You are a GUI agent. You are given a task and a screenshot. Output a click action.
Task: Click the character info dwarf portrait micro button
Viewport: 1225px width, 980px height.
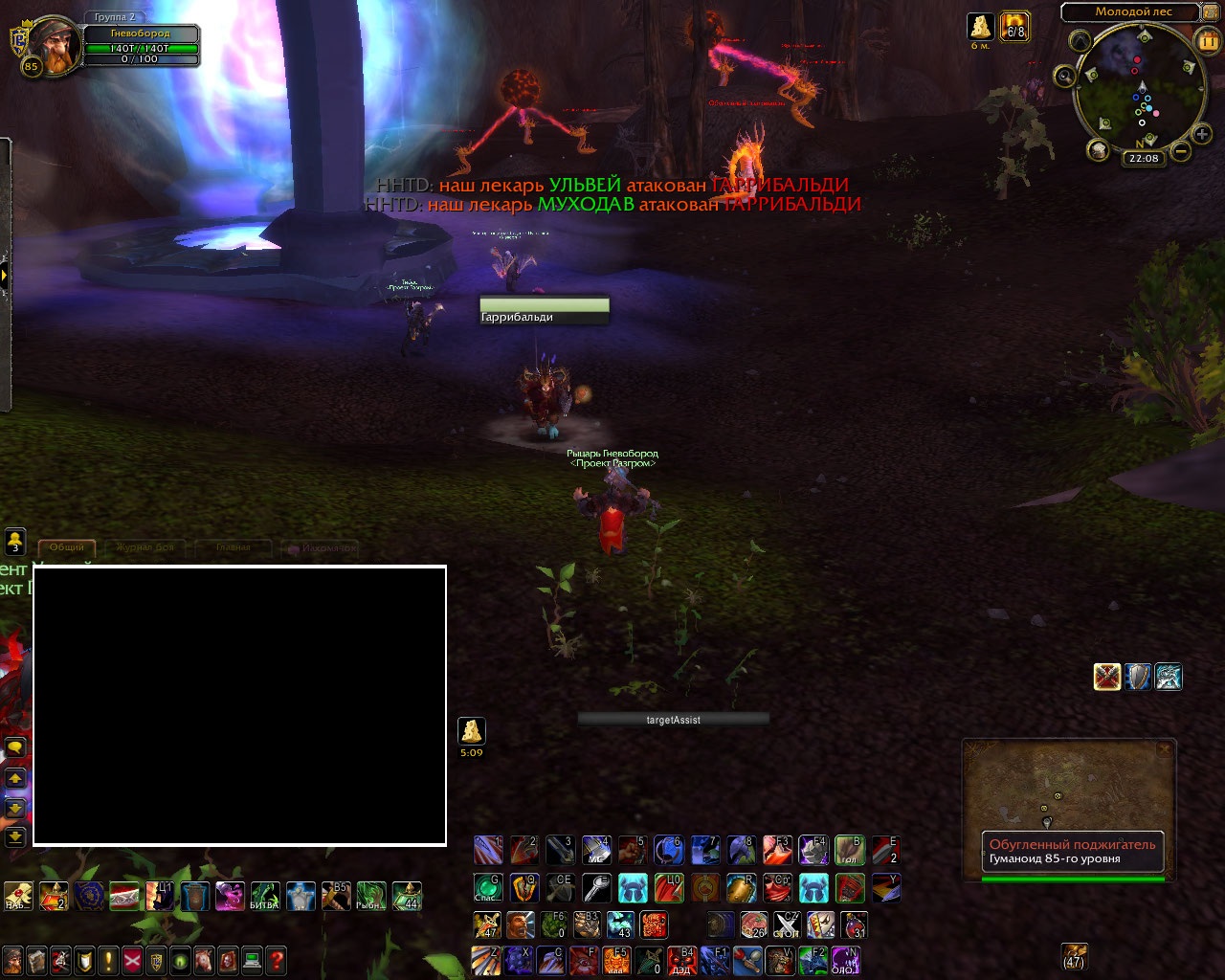[12, 960]
